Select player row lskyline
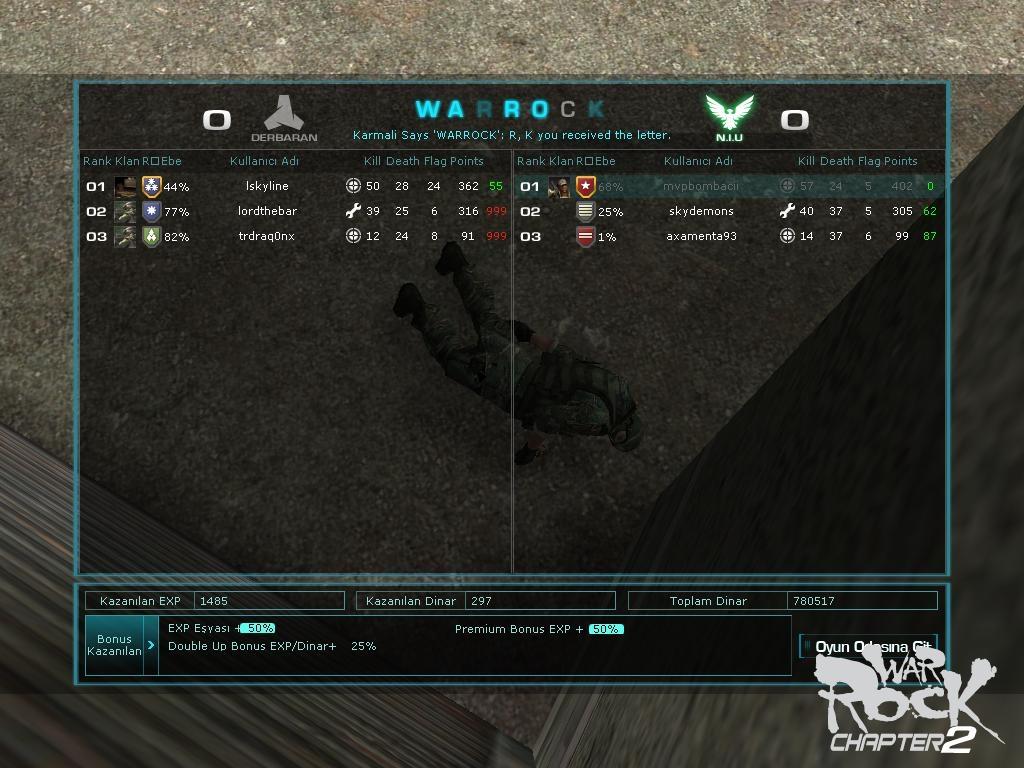Viewport: 1024px width, 768px height. click(x=267, y=186)
